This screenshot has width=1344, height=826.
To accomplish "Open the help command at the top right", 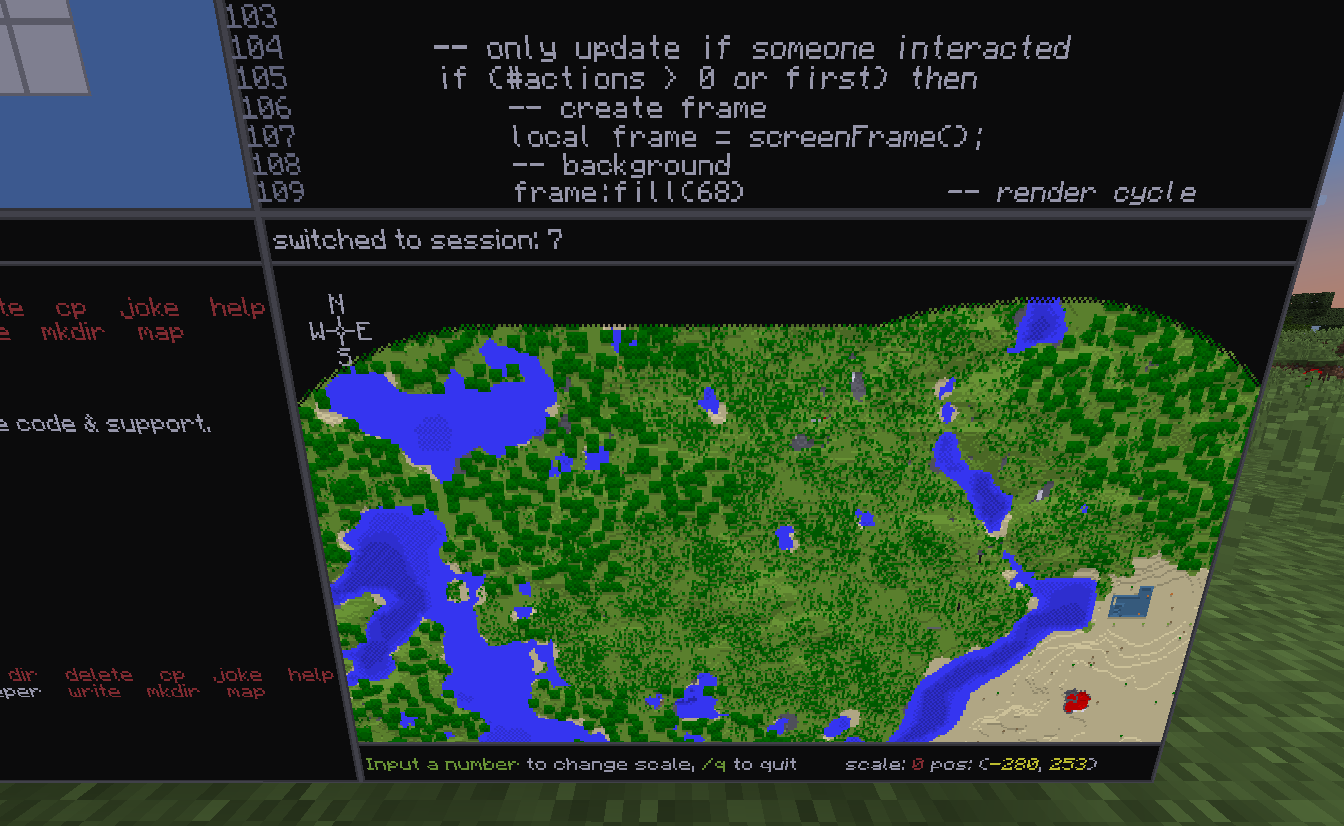I will (239, 307).
